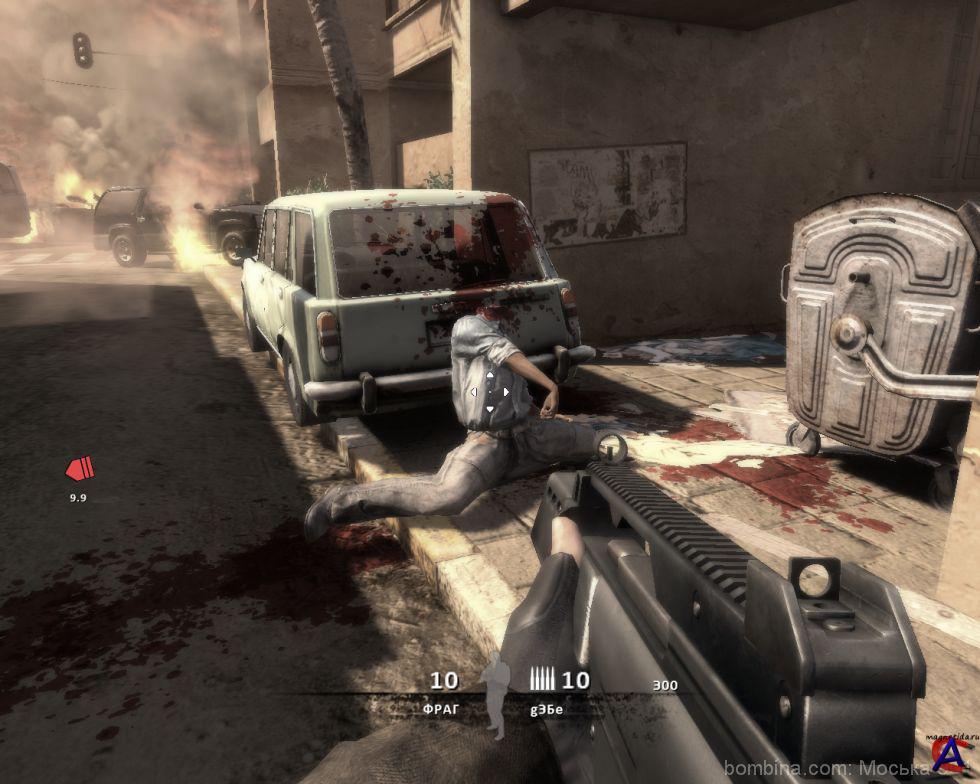Click the red objective direction marker
980x784 pixels.
click(79, 468)
